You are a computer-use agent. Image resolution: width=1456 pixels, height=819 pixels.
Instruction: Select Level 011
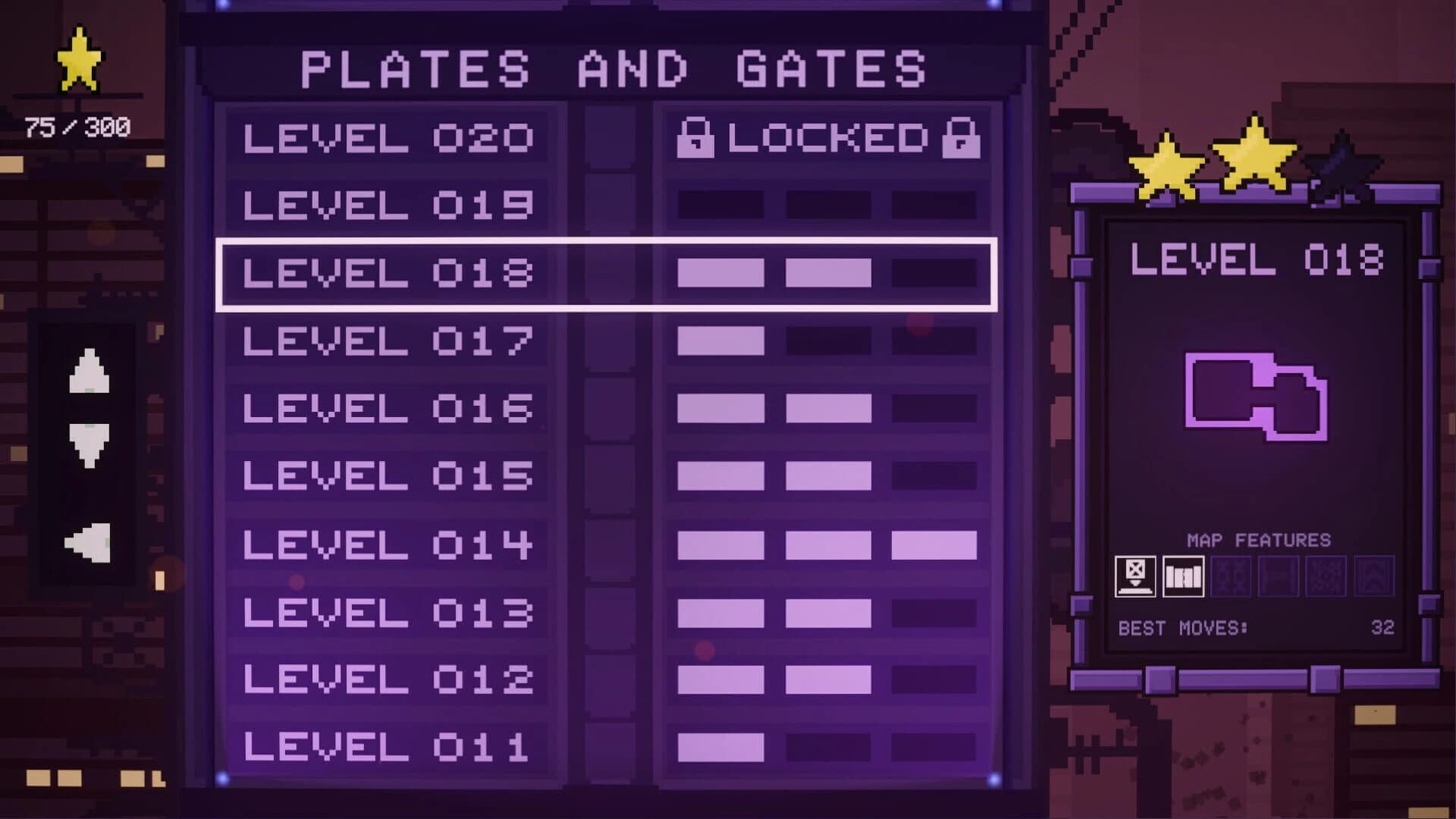pyautogui.click(x=388, y=749)
